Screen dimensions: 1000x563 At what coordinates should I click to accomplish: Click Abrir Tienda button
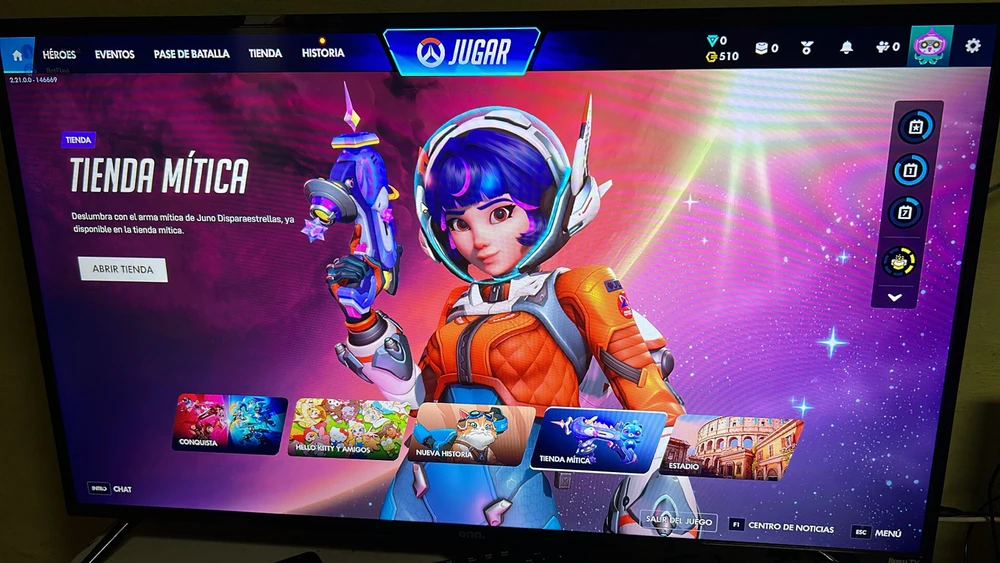coord(123,270)
